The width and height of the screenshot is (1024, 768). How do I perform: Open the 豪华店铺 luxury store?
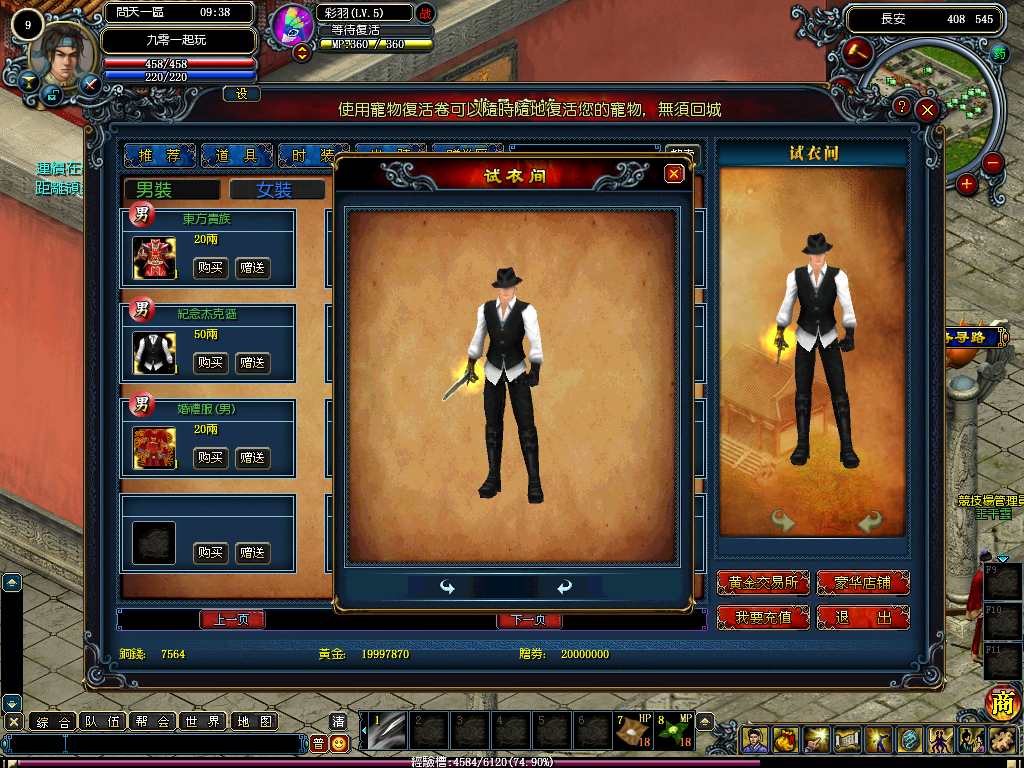(x=863, y=583)
